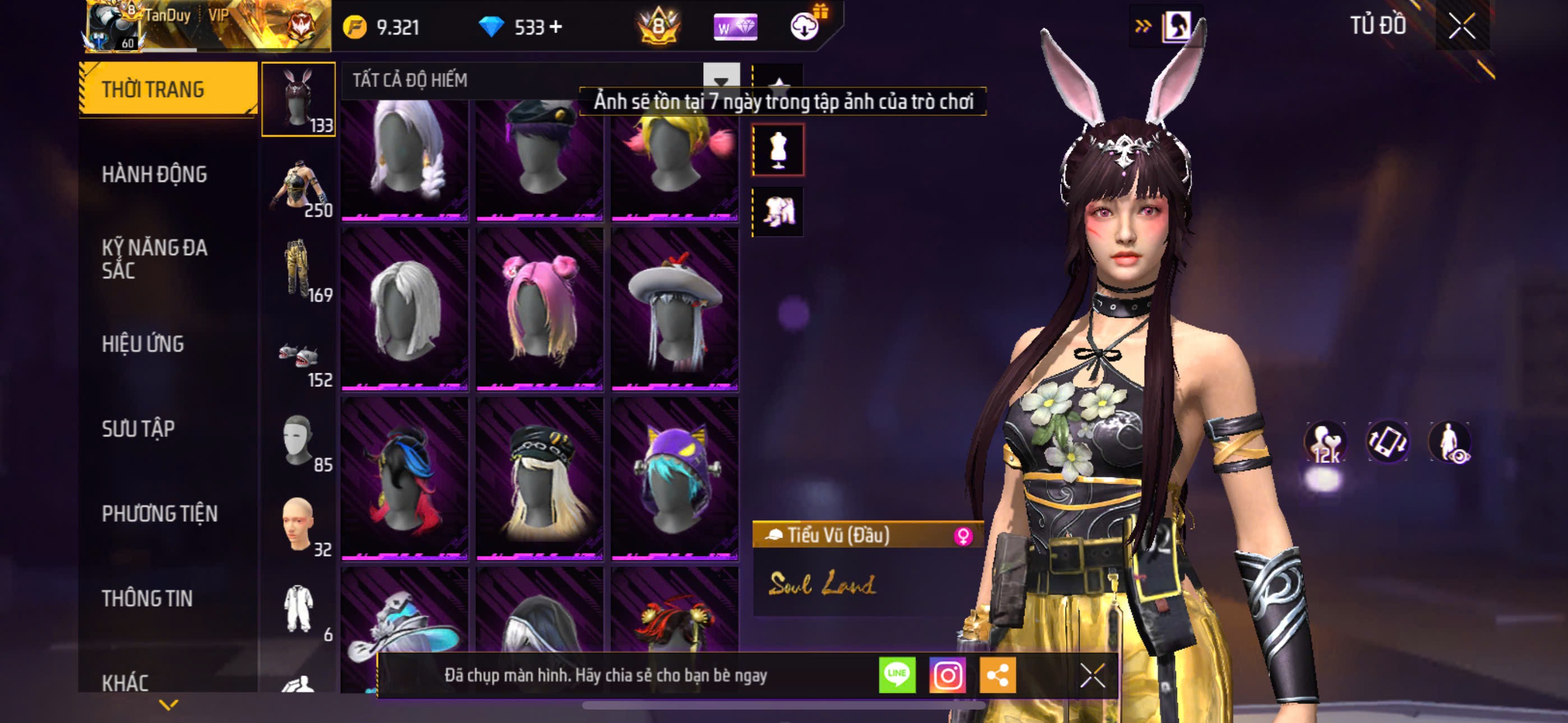
Task: Open the Kỹ Năng Đa Sắc tab
Action: tap(154, 258)
